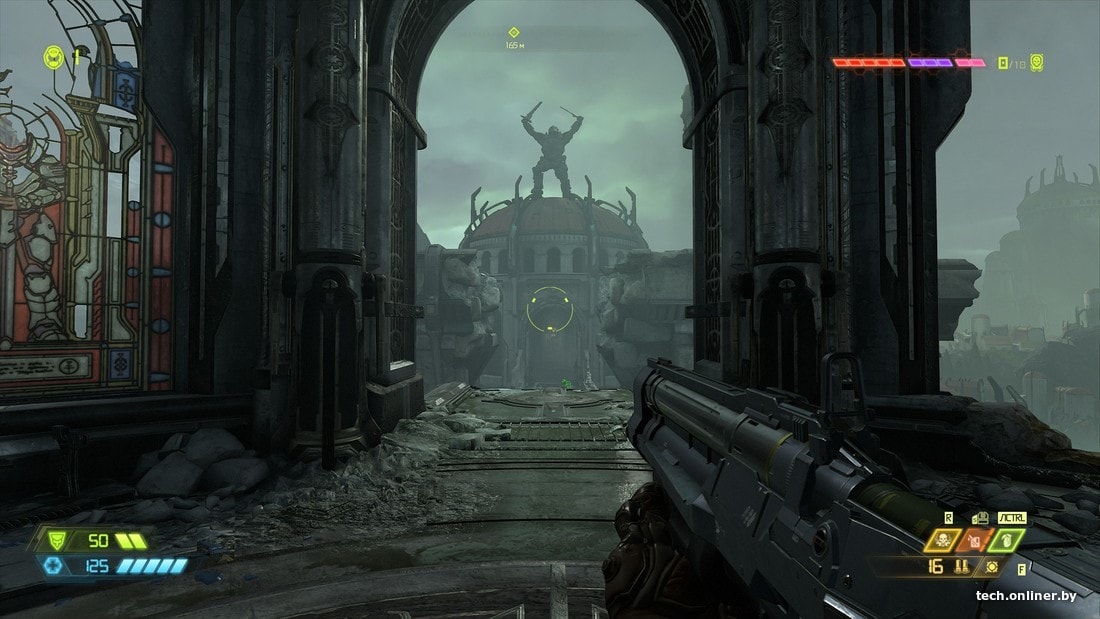This screenshot has width=1100, height=619.
Task: Use the orange flame belch icon
Action: (x=975, y=541)
